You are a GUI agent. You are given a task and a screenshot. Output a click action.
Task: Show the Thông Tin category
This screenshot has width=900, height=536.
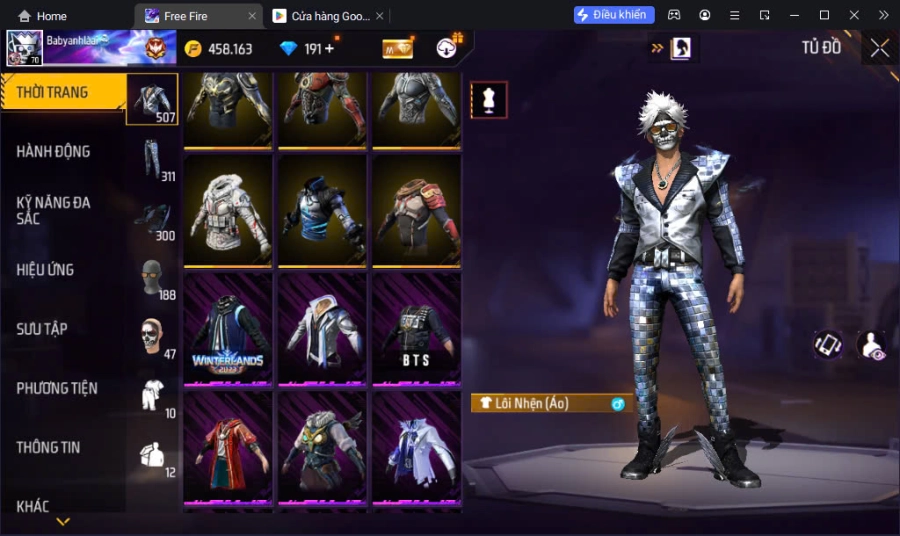48,447
